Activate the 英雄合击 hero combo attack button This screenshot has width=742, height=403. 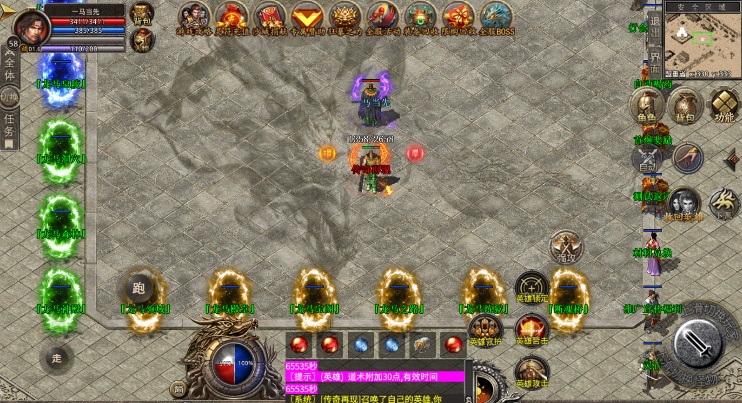click(x=531, y=328)
